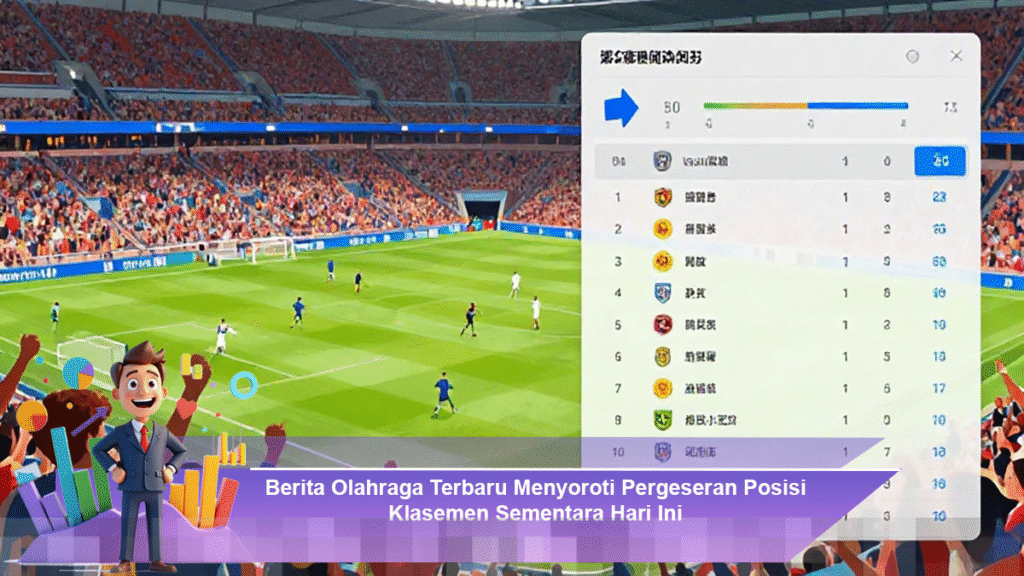Open the rank 8 row with green crest

(x=780, y=421)
